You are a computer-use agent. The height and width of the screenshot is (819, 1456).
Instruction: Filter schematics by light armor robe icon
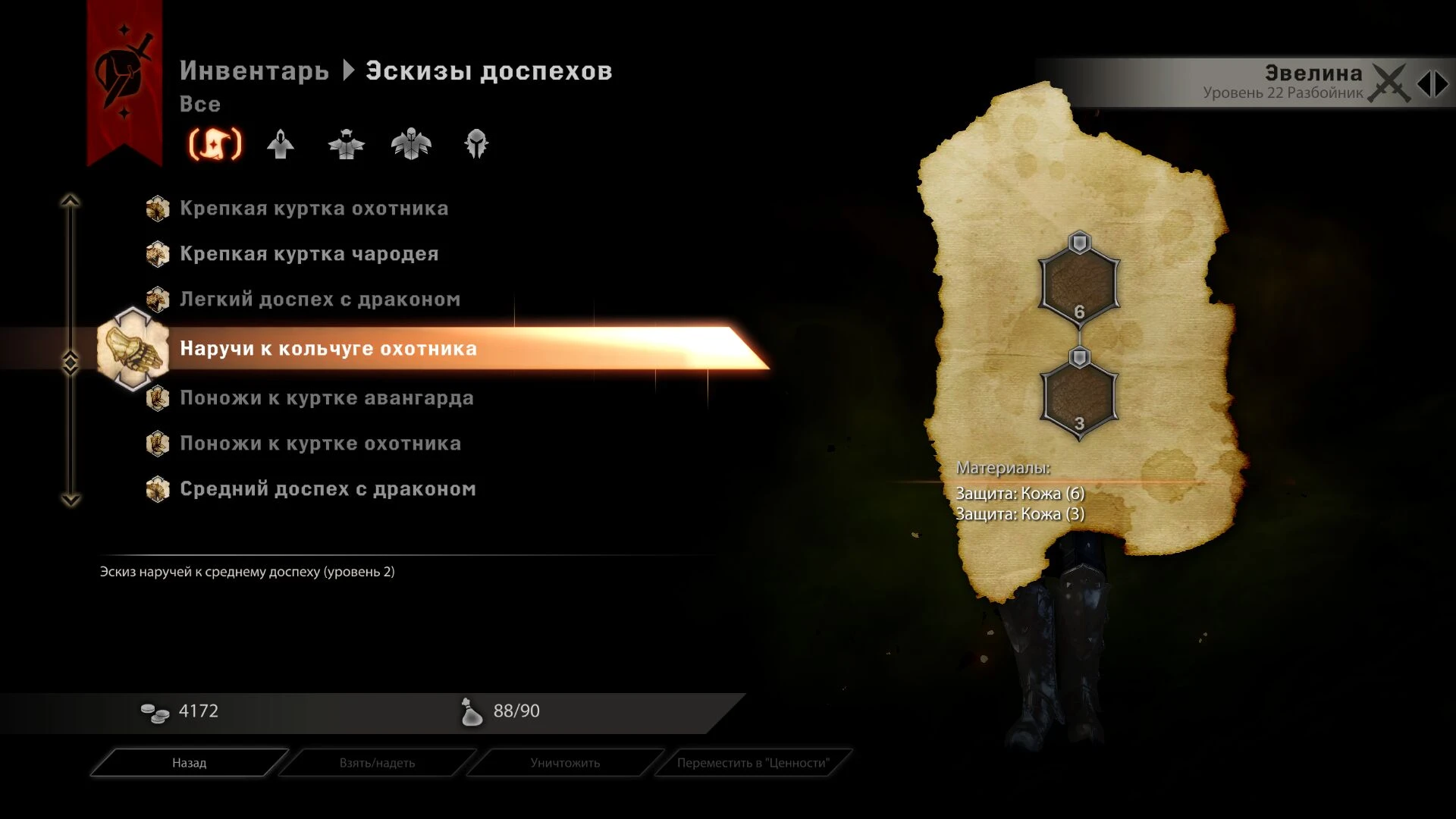(x=281, y=146)
